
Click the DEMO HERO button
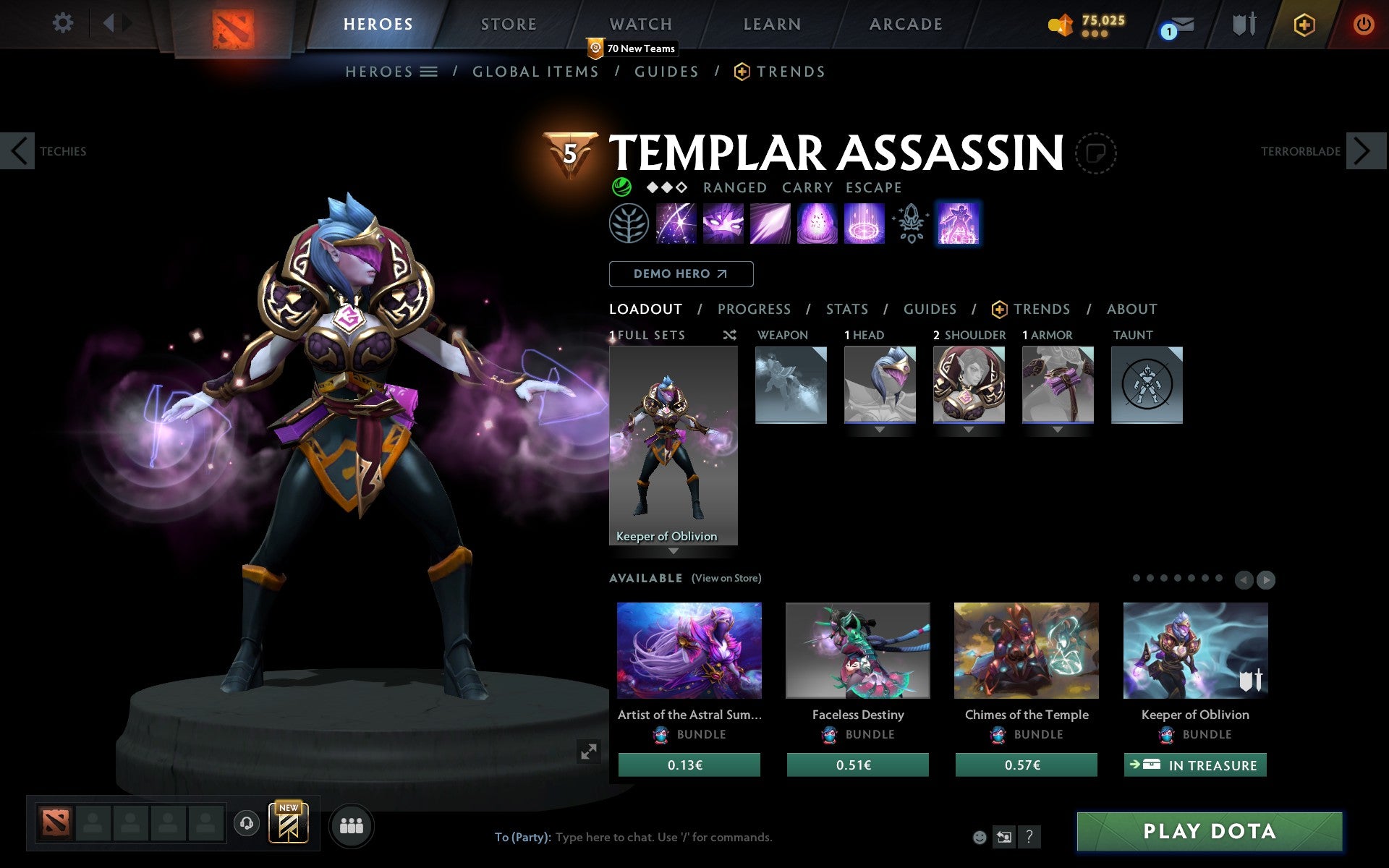(x=681, y=274)
